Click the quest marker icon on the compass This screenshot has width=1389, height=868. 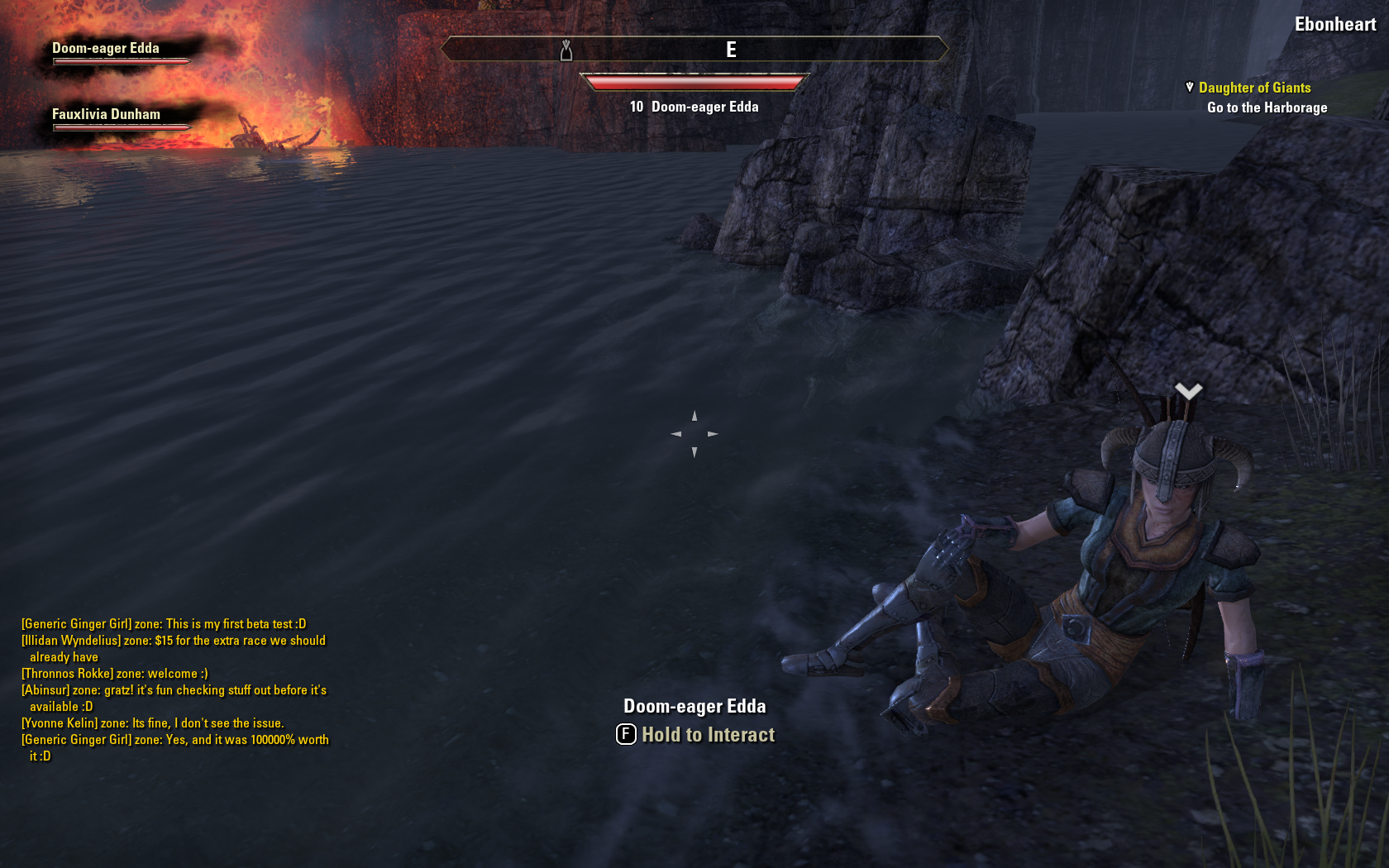click(566, 50)
